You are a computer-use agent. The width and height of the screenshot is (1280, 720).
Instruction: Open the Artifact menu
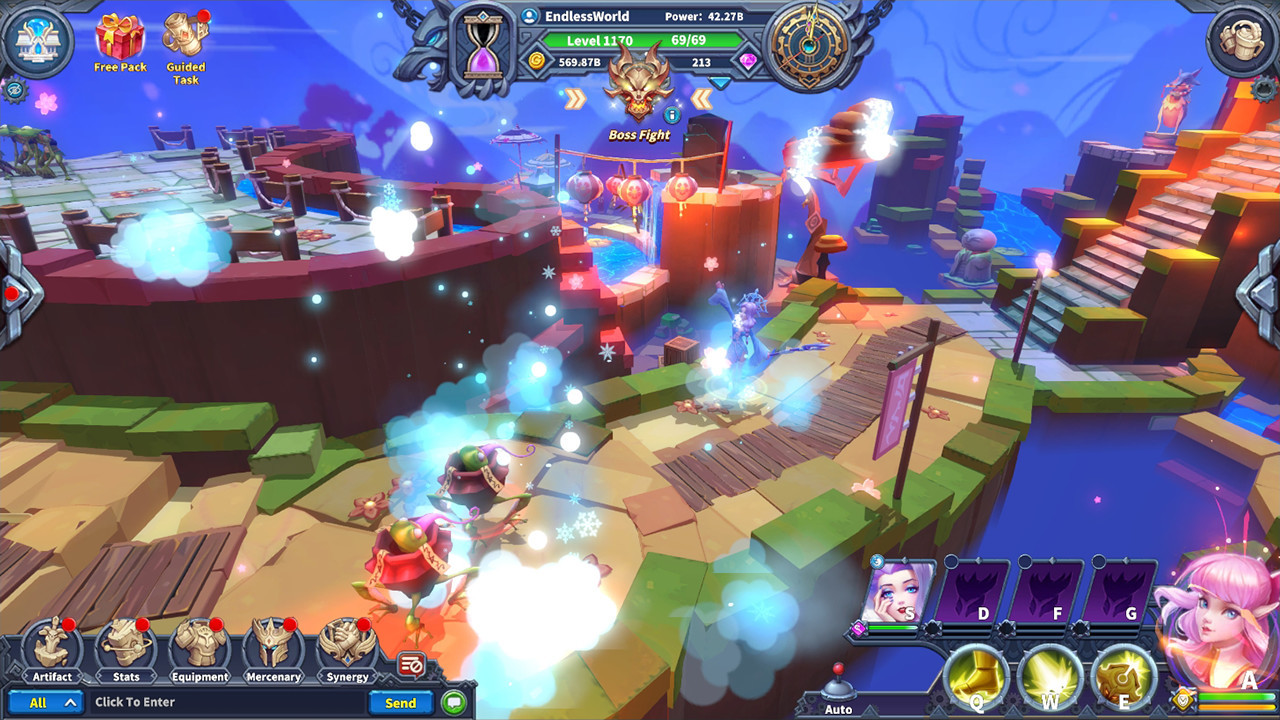pos(51,648)
